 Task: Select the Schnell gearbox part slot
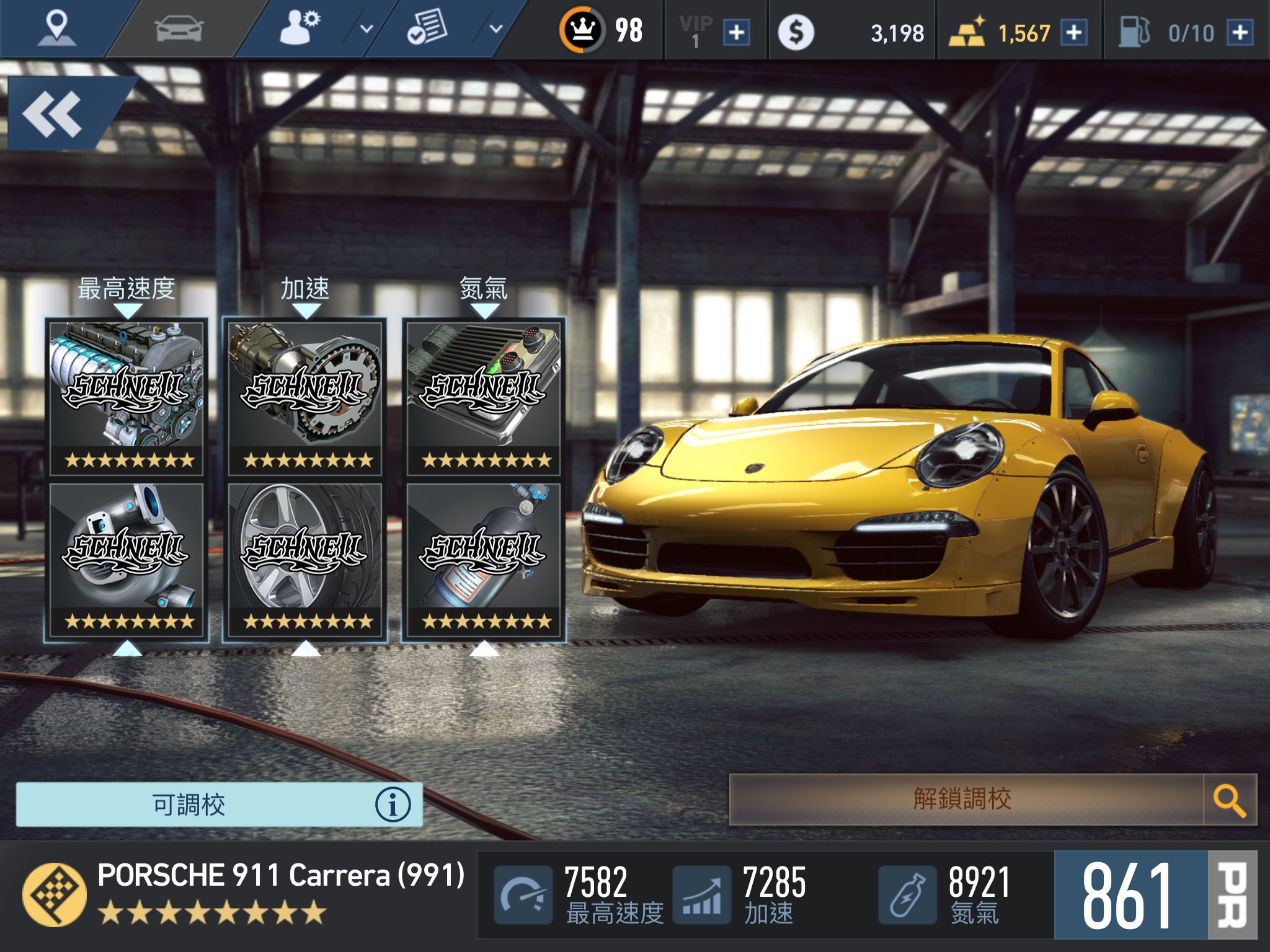point(305,397)
